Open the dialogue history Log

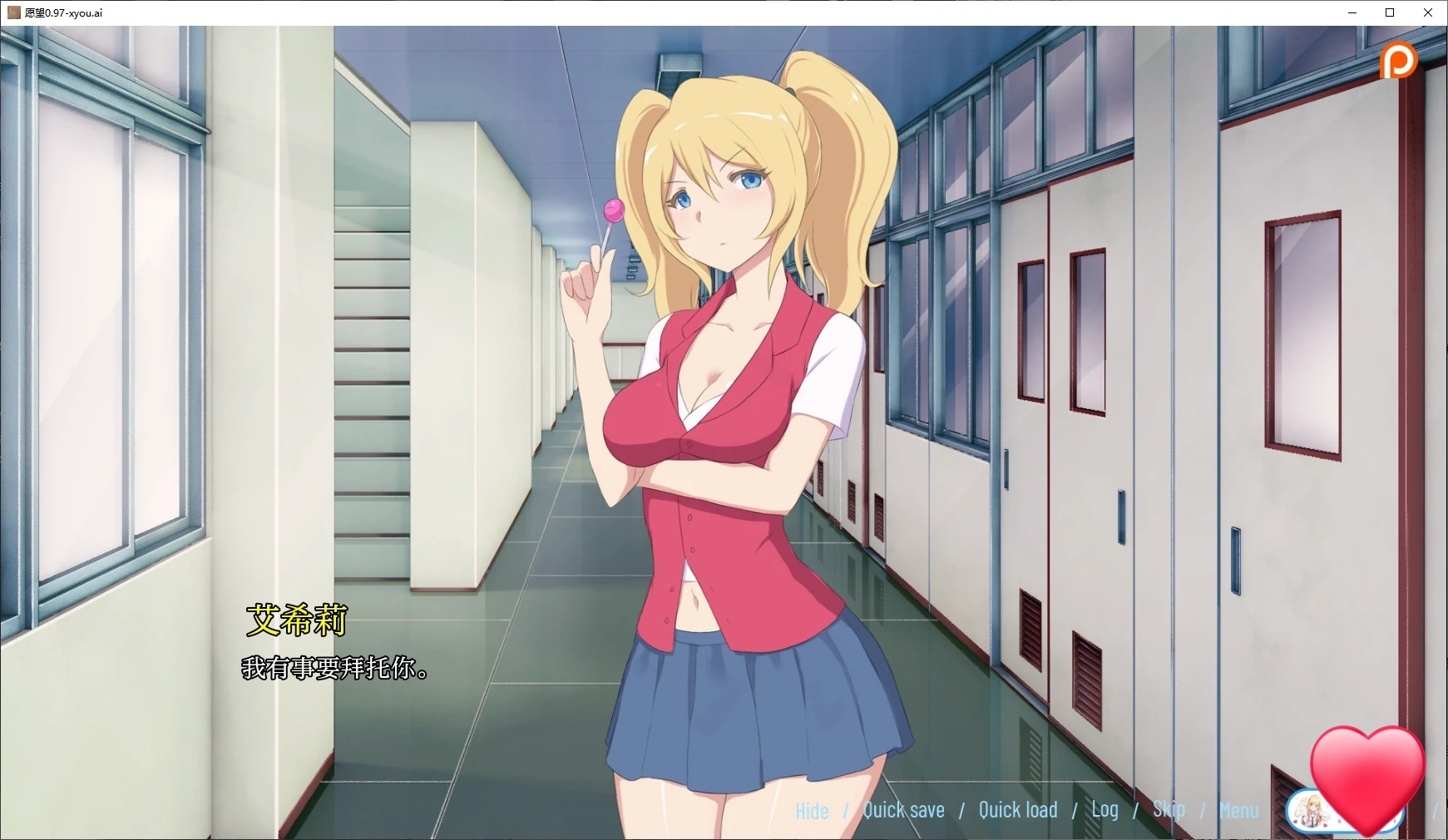click(1105, 808)
